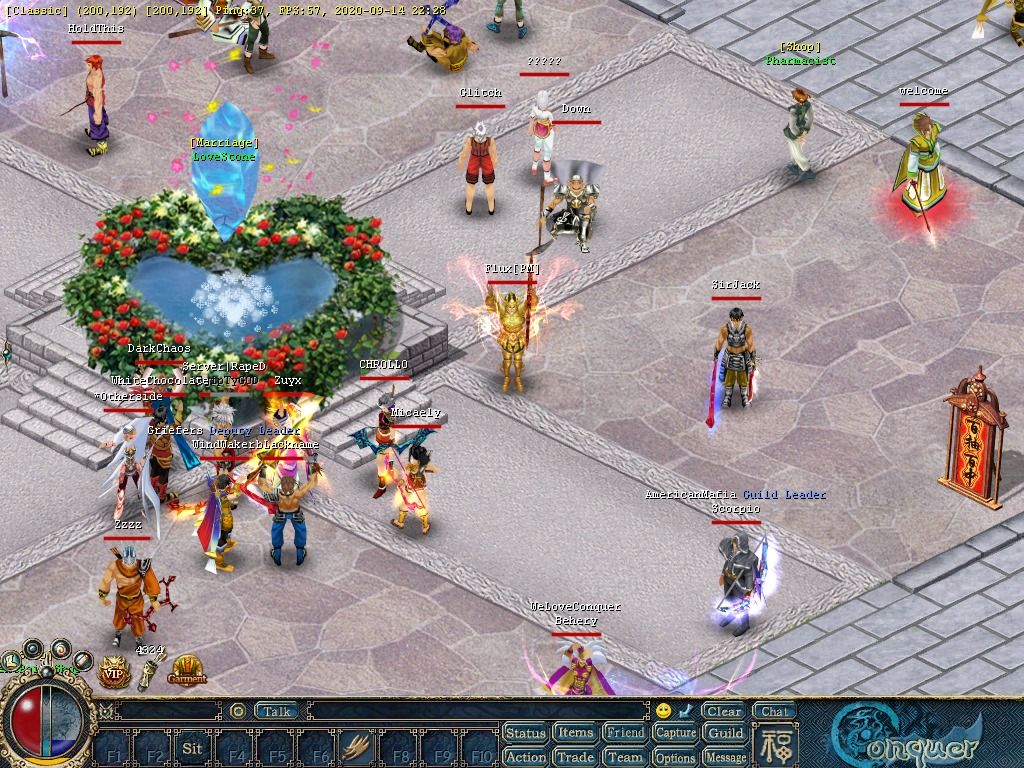Start a Trade
This screenshot has height=768, width=1024.
[575, 757]
